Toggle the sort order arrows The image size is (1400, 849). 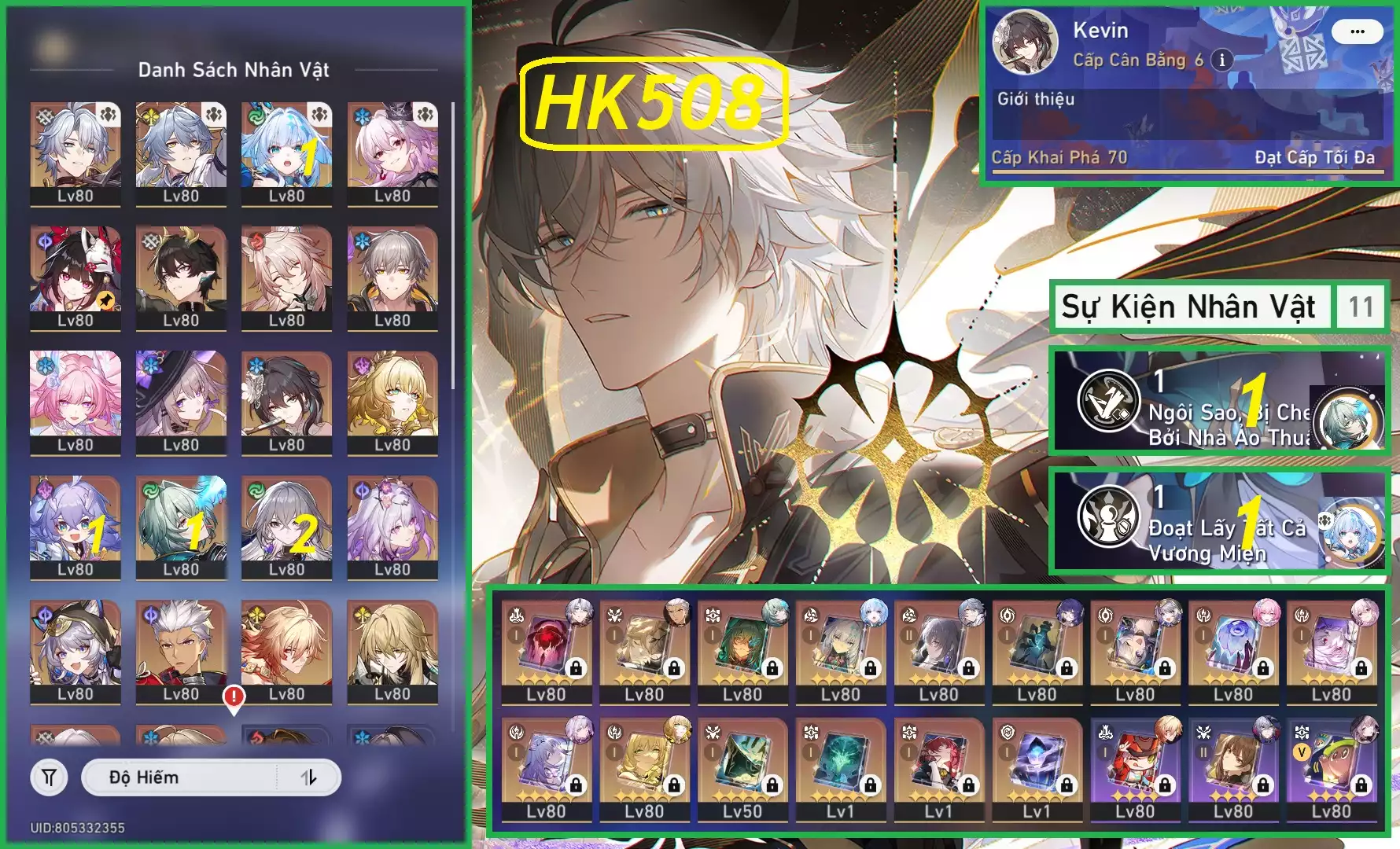coord(309,777)
